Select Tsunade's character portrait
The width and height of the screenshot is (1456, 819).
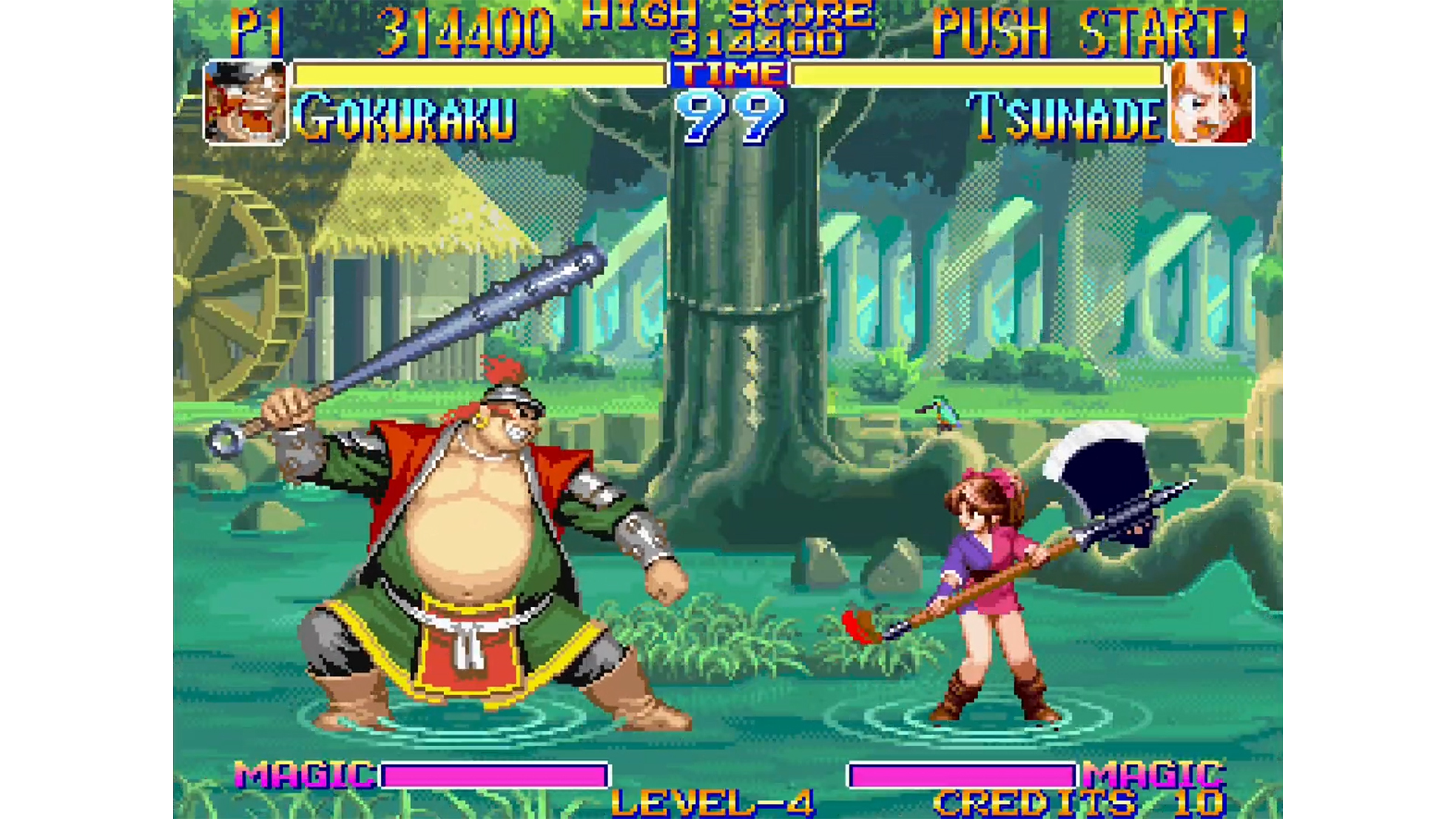1211,103
